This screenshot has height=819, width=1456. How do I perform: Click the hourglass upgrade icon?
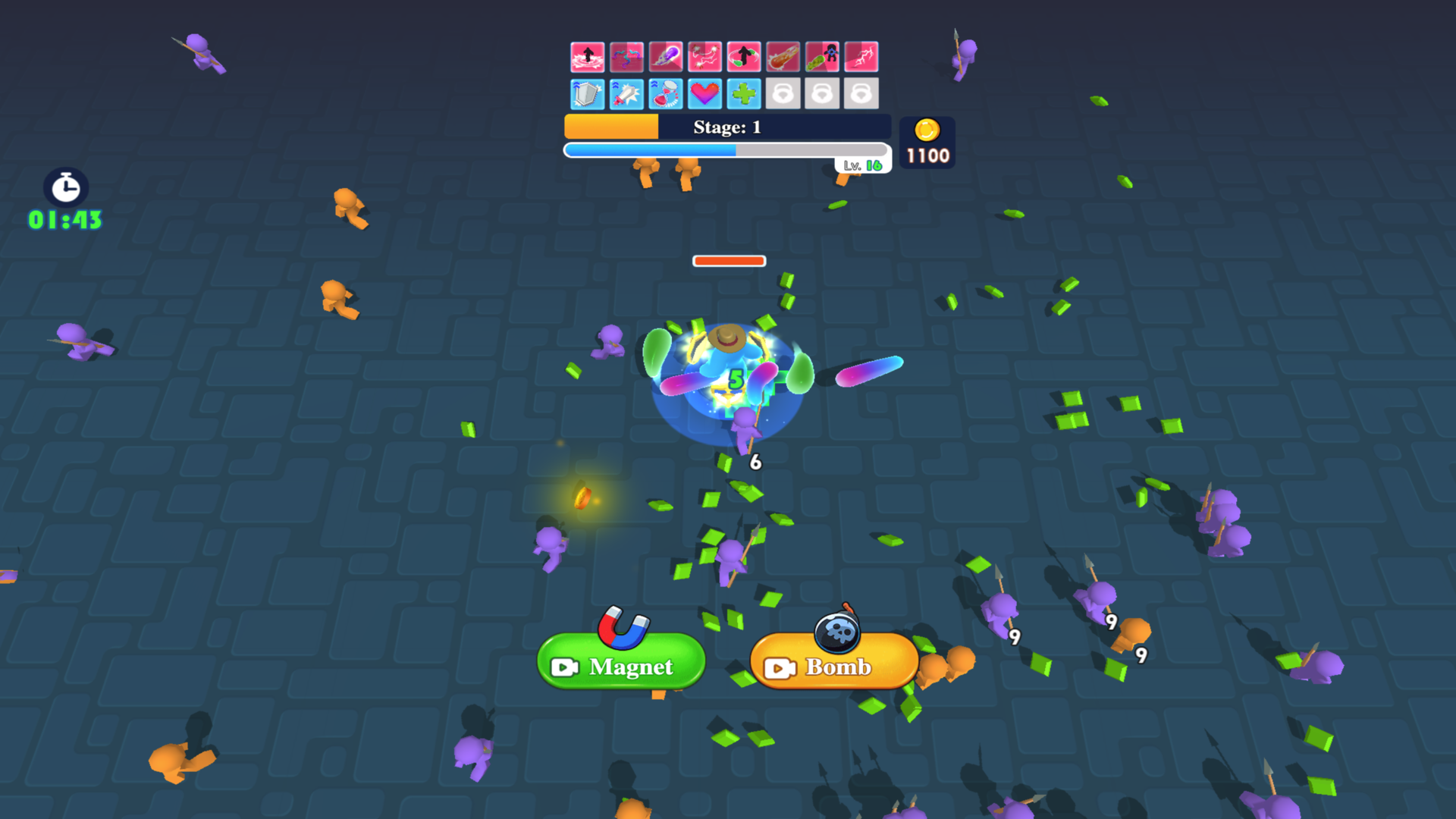point(666,95)
